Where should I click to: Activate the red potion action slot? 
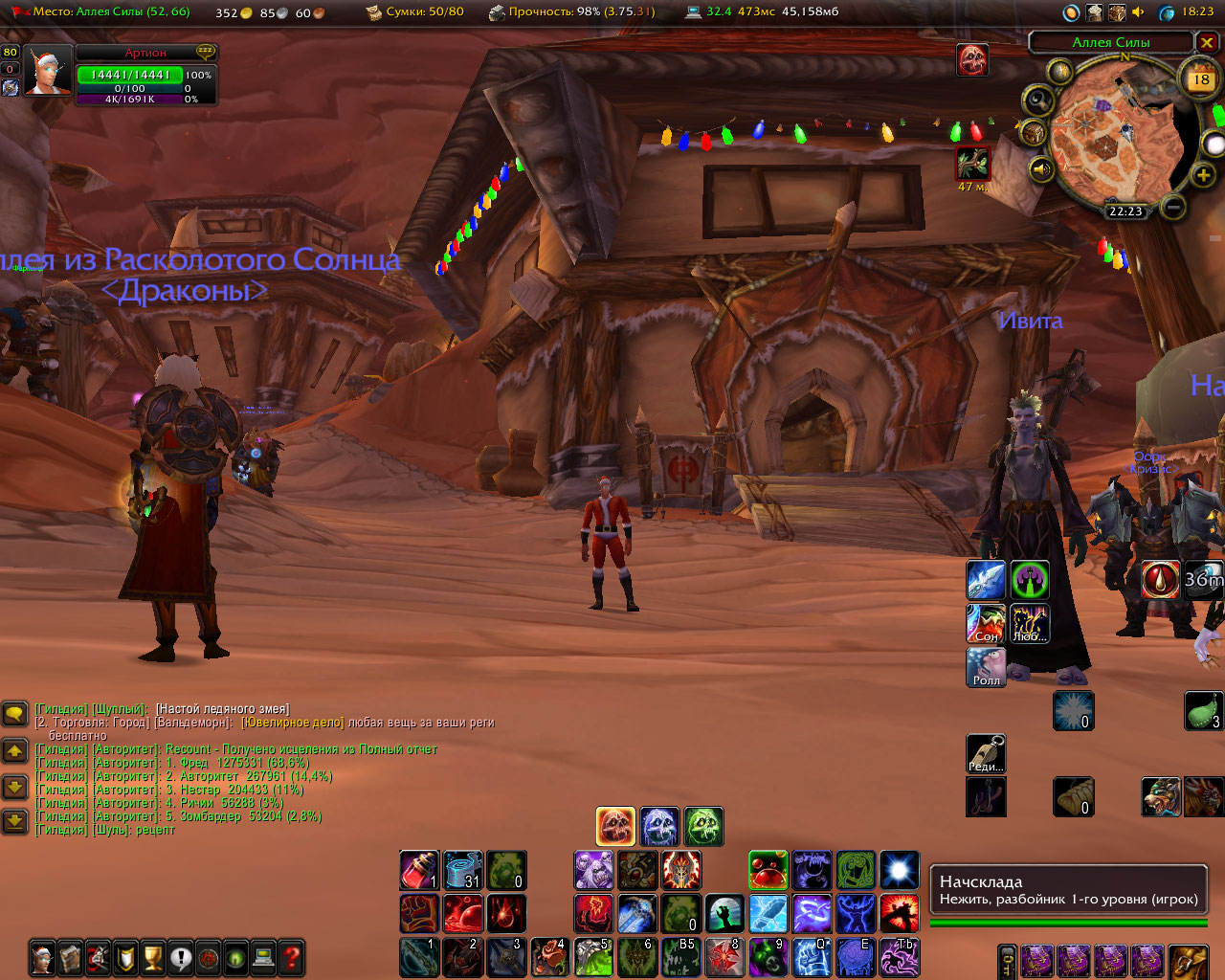[x=419, y=870]
